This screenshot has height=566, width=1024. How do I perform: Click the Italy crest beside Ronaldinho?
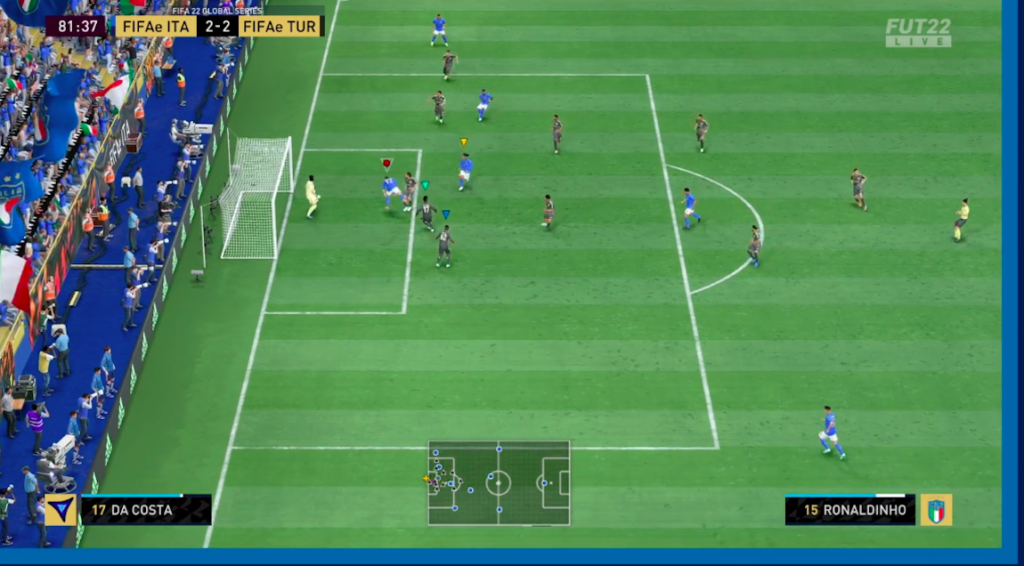[x=936, y=510]
